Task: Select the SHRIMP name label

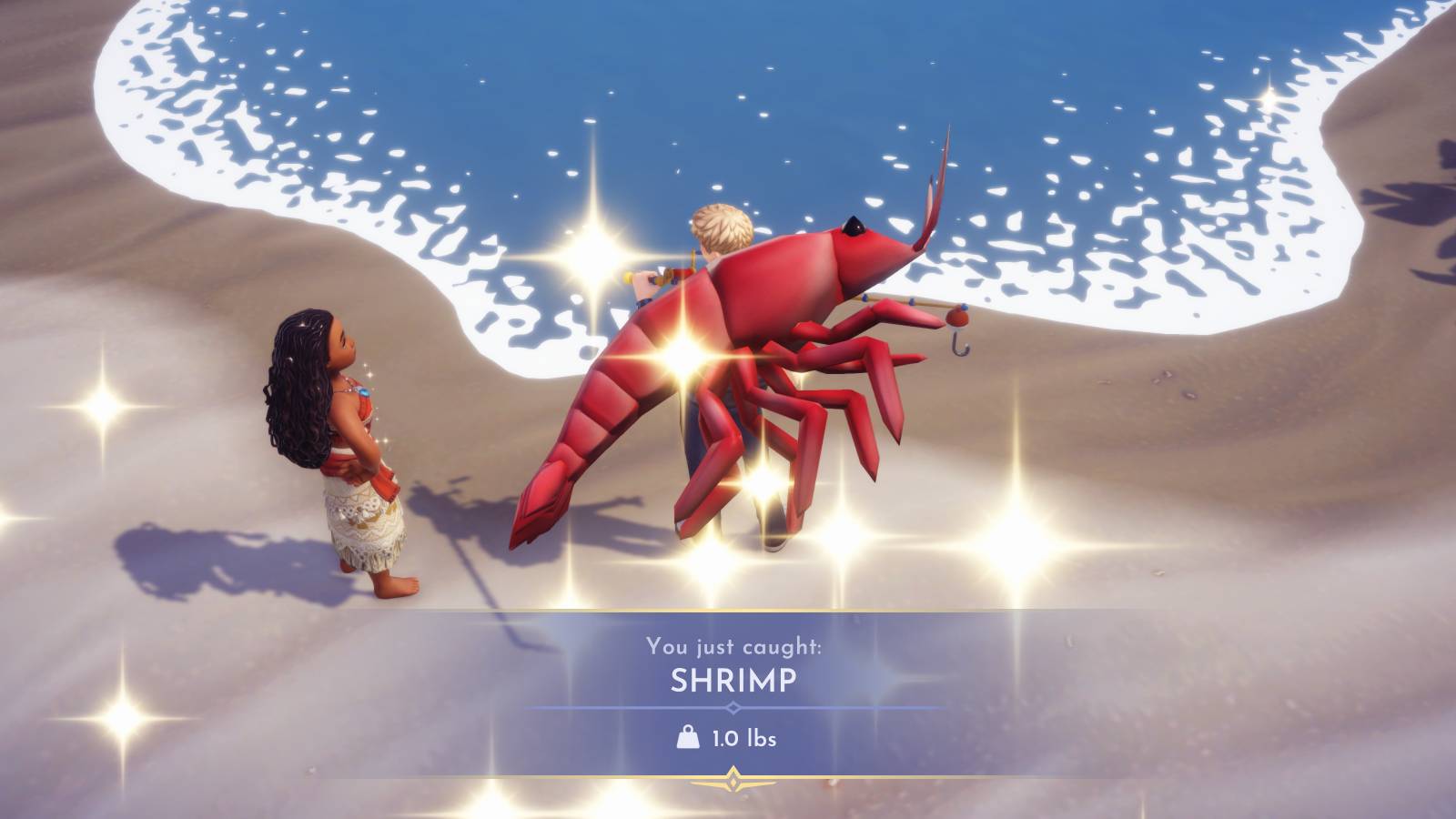Action: (x=733, y=679)
